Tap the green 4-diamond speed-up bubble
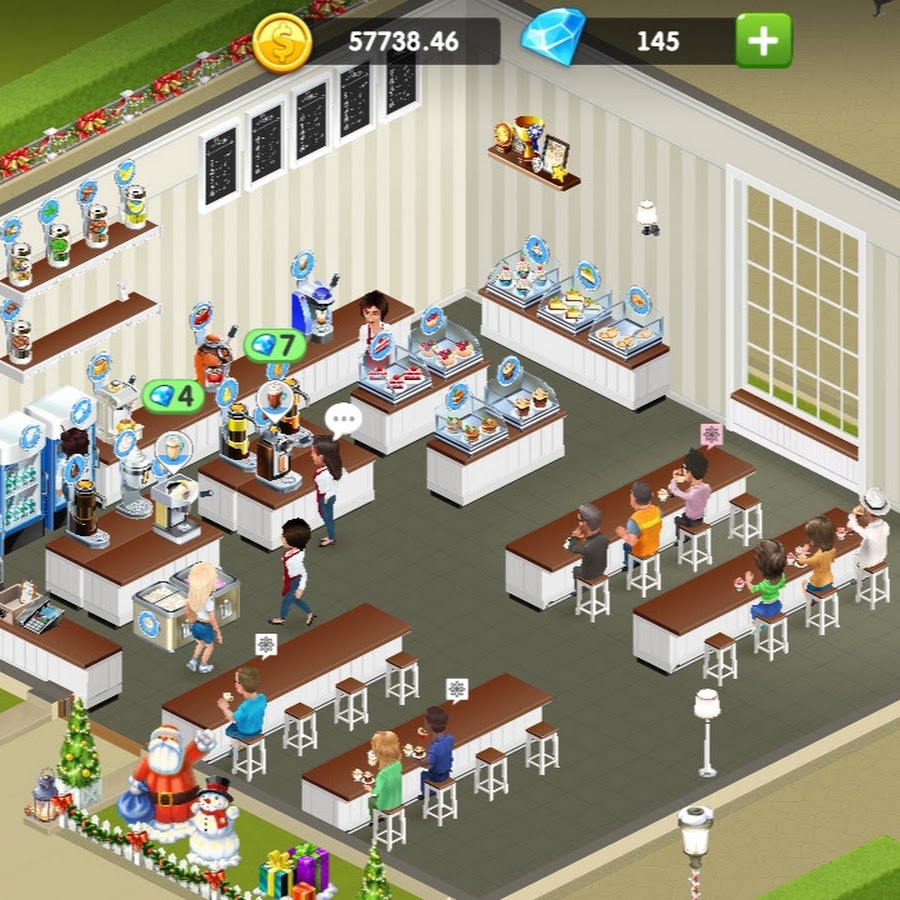Screen dimensions: 900x900 click(172, 396)
